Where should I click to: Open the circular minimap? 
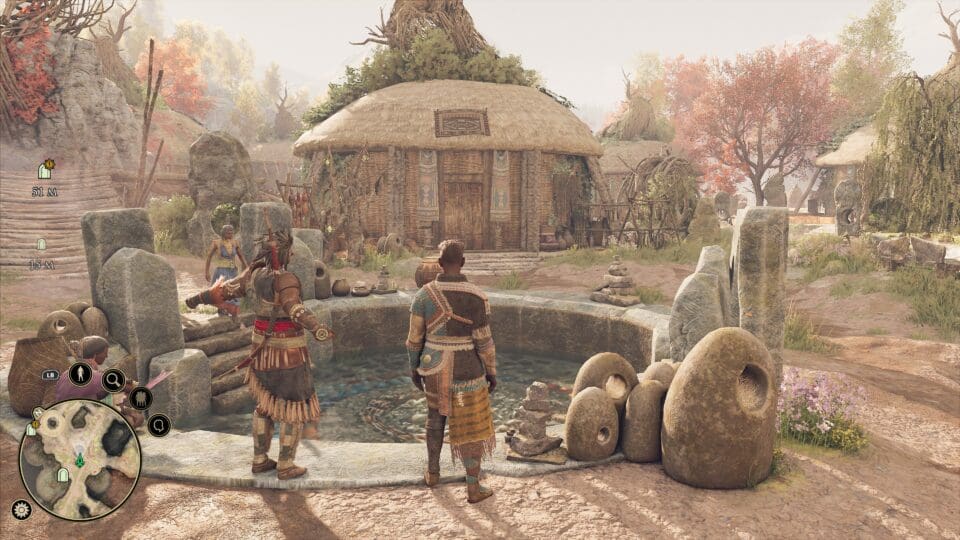80,460
